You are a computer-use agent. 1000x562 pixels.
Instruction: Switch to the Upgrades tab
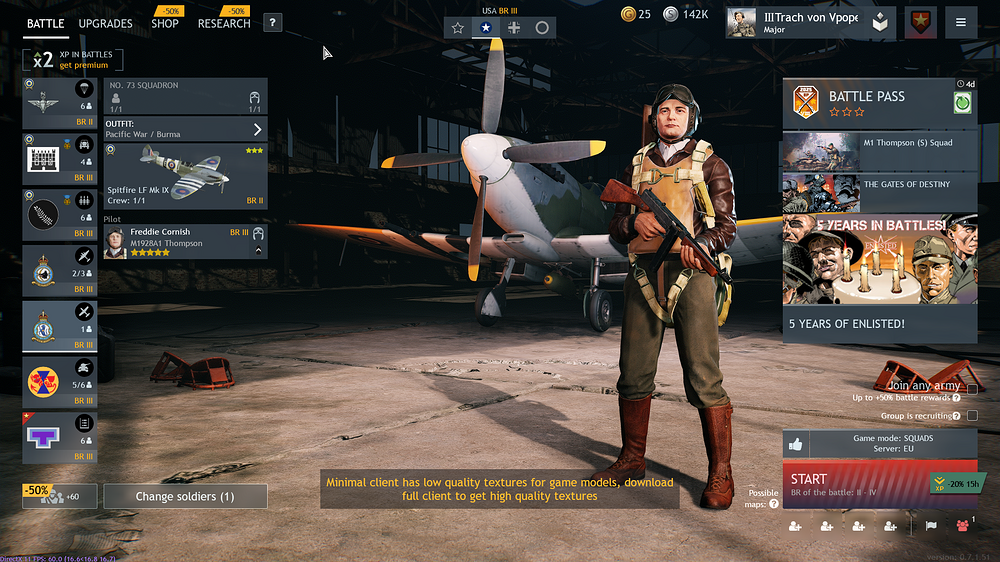(x=105, y=23)
